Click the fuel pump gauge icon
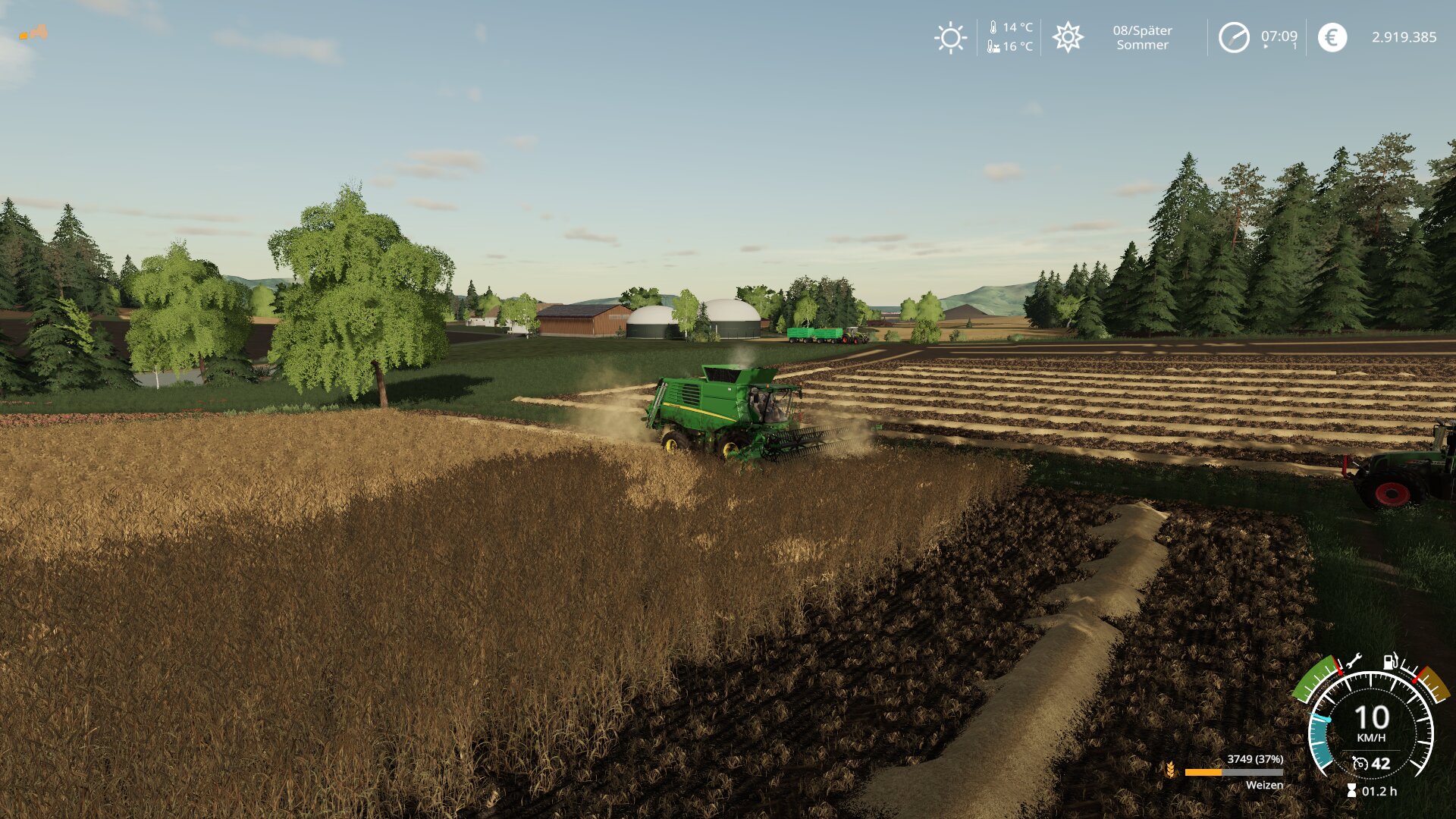Viewport: 1456px width, 819px height. 1390,661
